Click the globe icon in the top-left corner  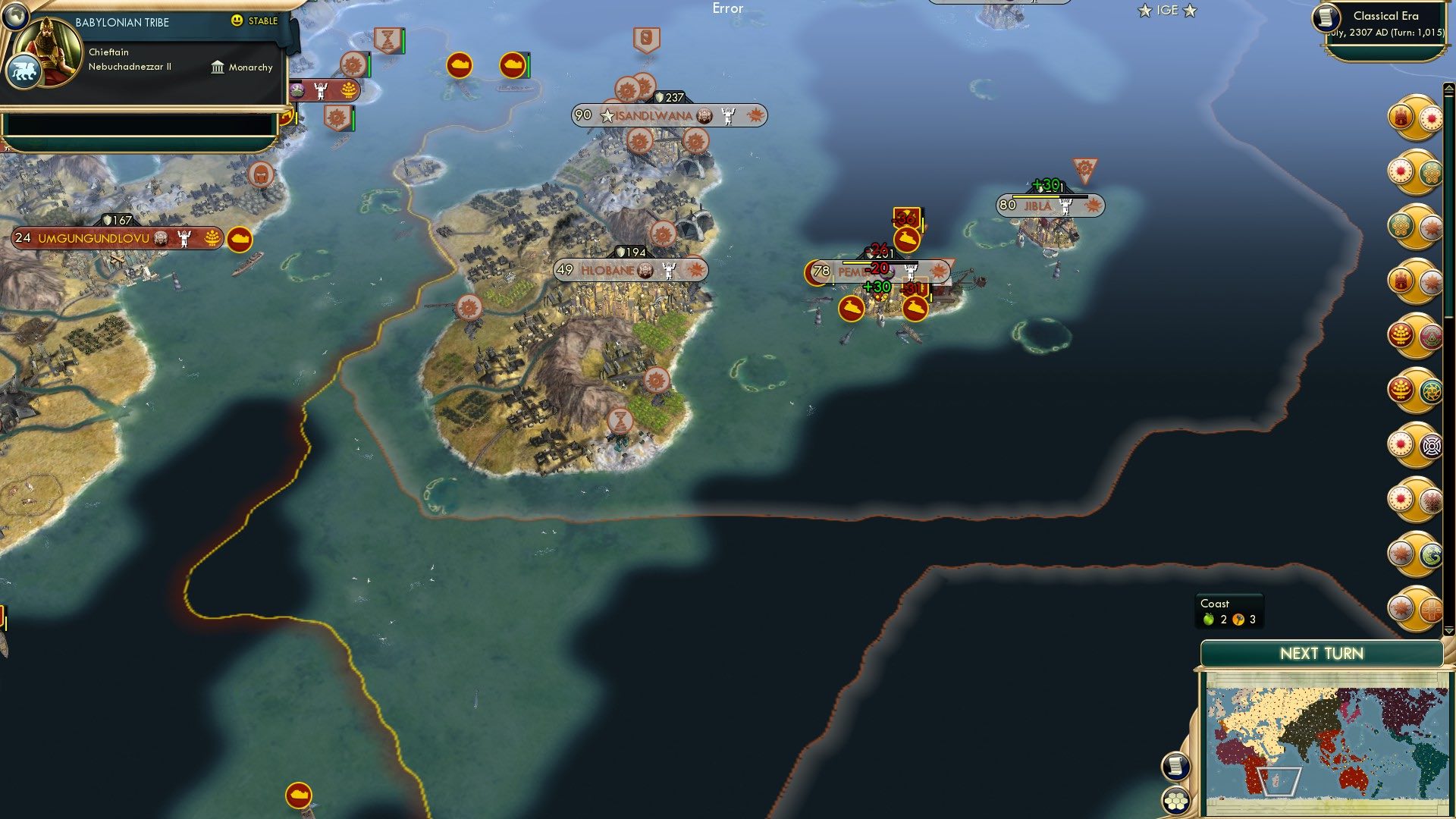[15, 17]
